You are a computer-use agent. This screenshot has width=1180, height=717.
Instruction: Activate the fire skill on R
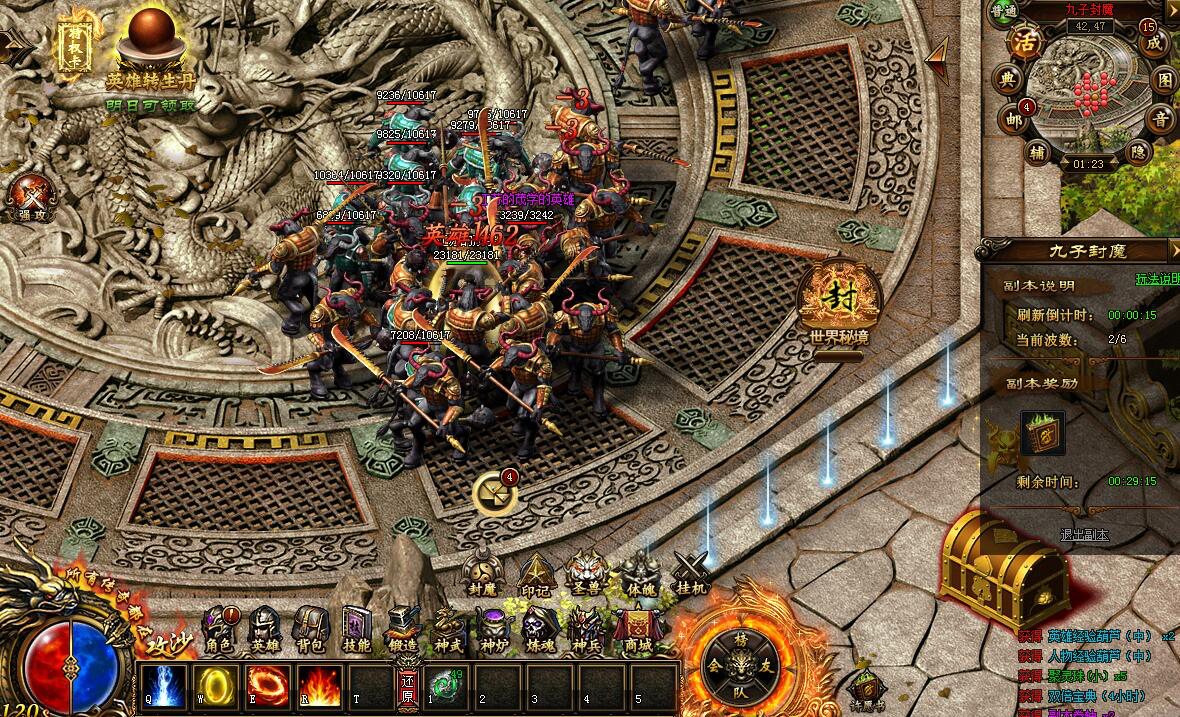tap(319, 687)
